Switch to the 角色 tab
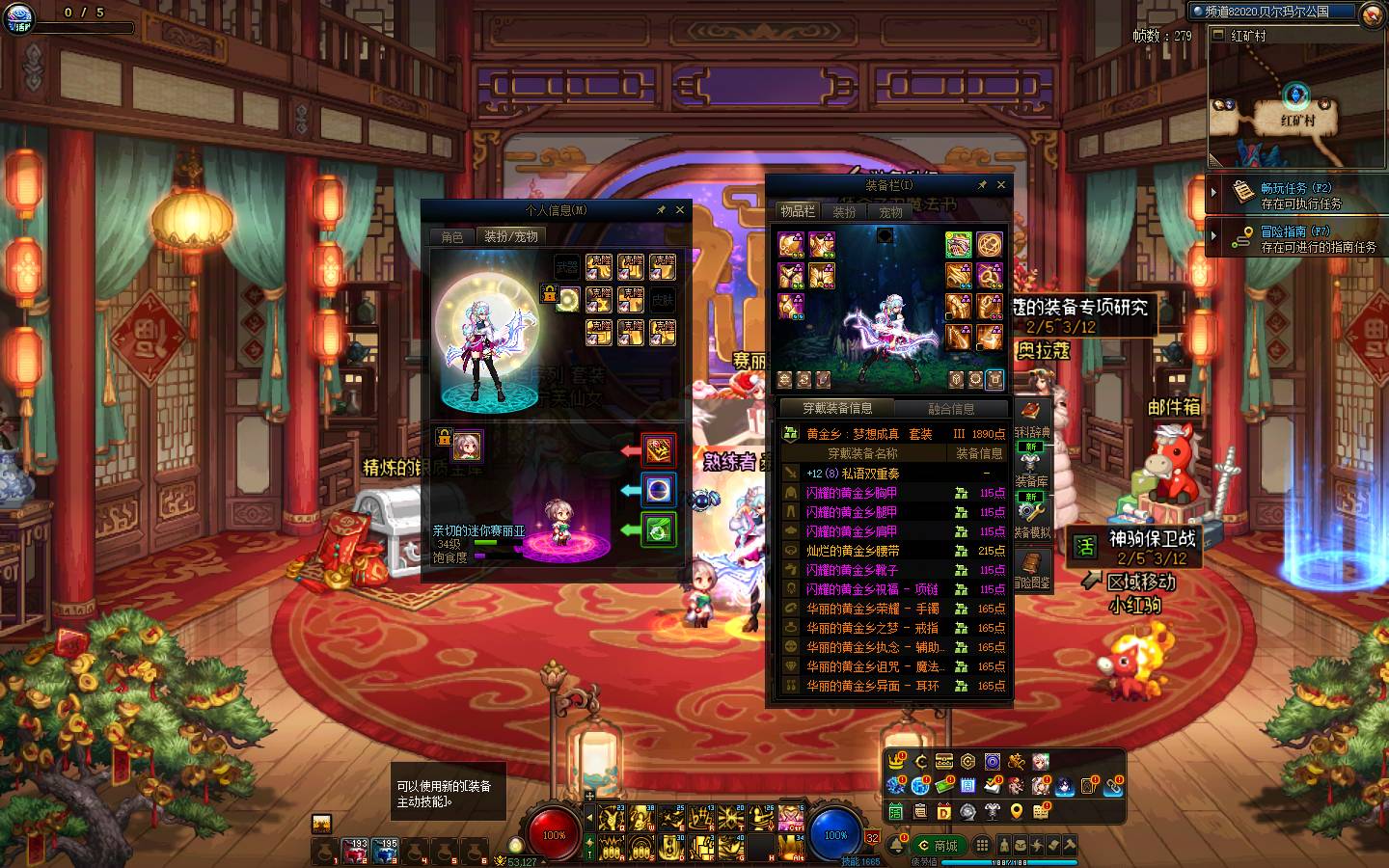1389x868 pixels. (x=452, y=236)
